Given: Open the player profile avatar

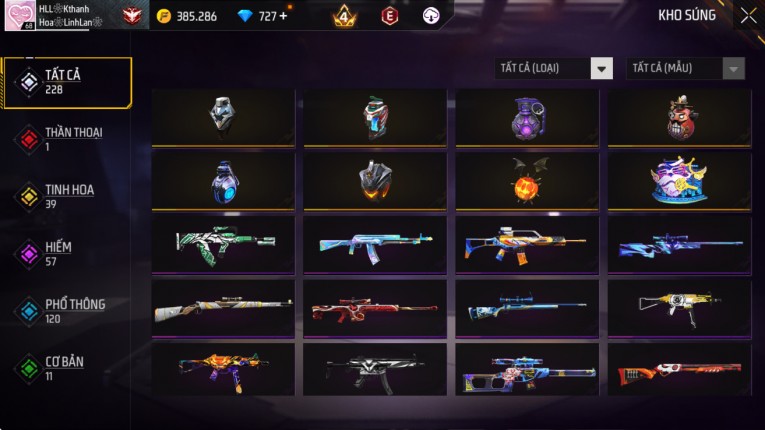Looking at the screenshot, I should pos(19,15).
